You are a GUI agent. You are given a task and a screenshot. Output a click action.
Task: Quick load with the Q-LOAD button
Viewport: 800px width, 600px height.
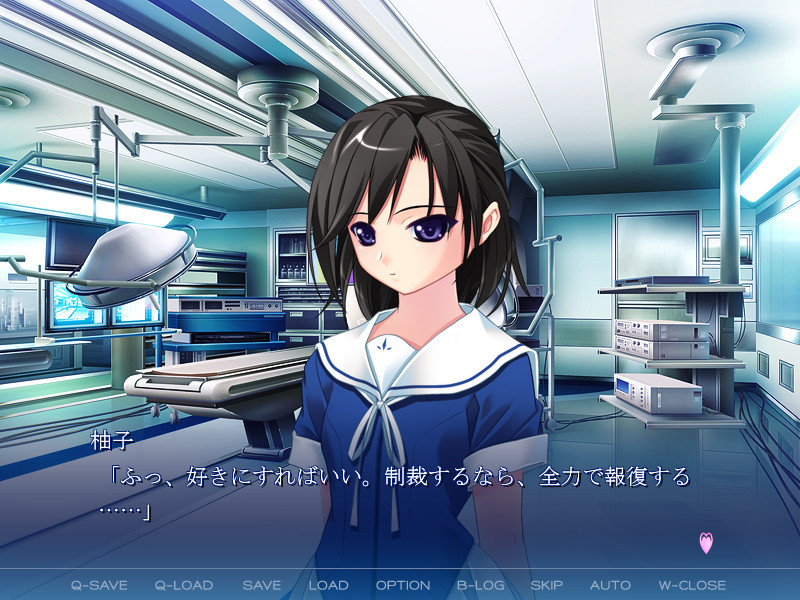pyautogui.click(x=186, y=585)
